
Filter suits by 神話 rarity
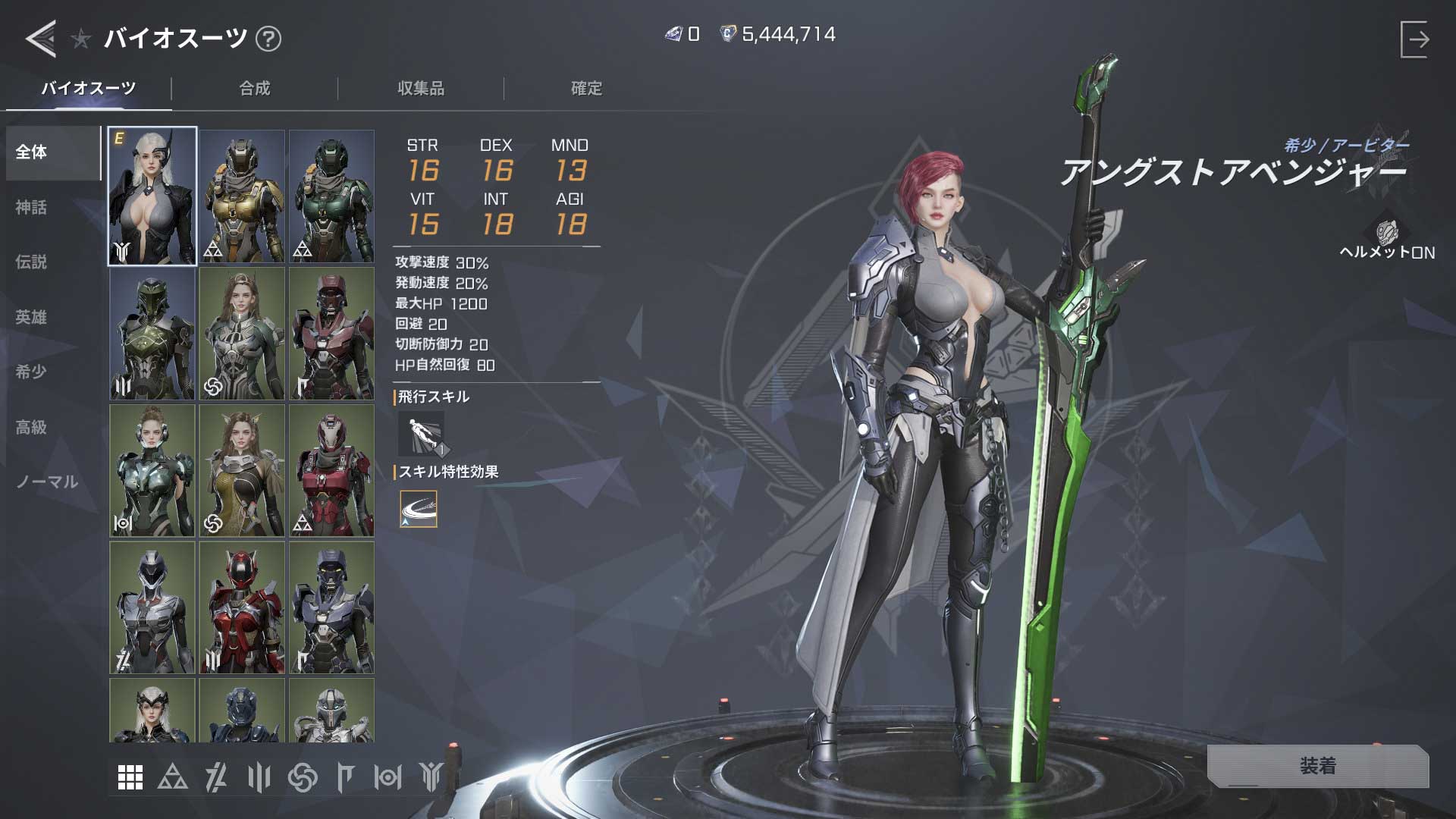(32, 207)
